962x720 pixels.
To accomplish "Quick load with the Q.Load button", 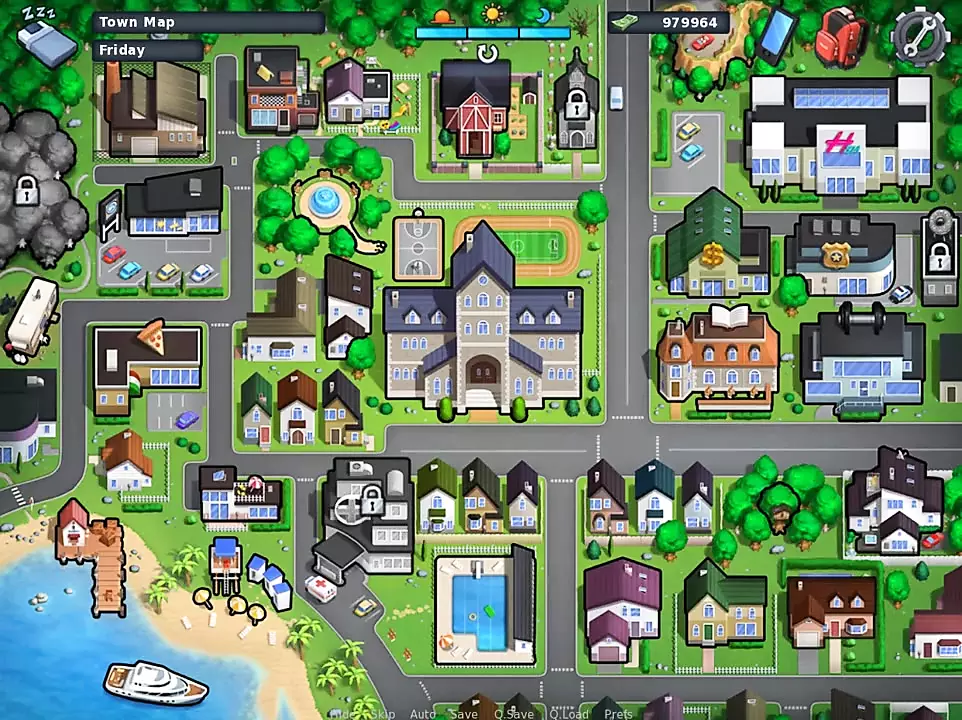I will point(567,714).
